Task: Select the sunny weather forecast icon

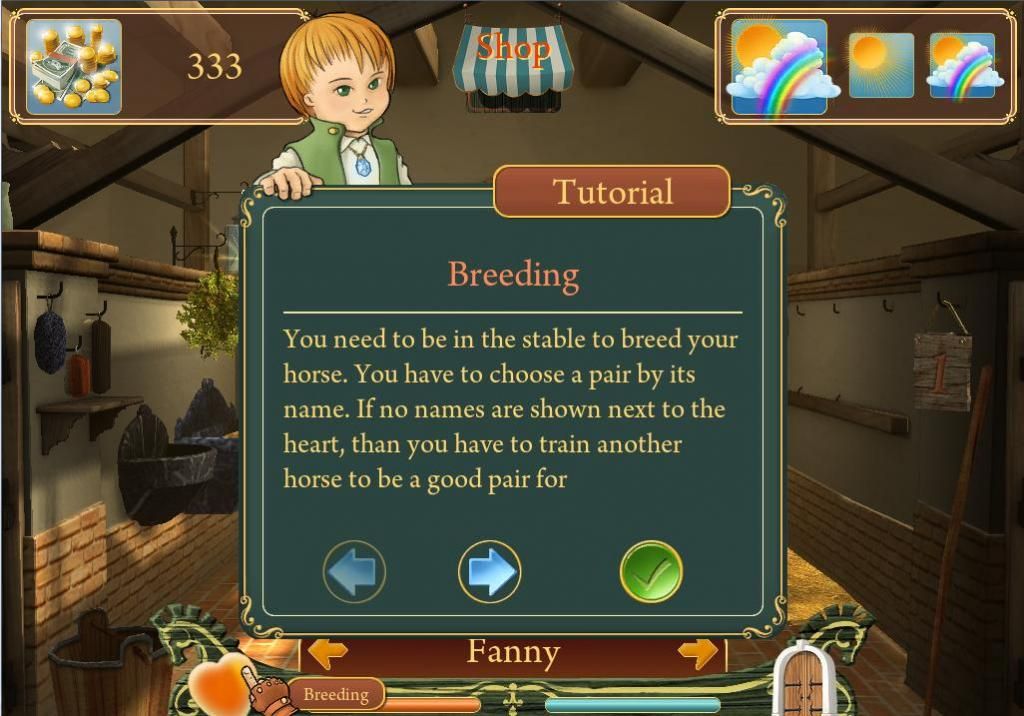Action: tap(881, 65)
